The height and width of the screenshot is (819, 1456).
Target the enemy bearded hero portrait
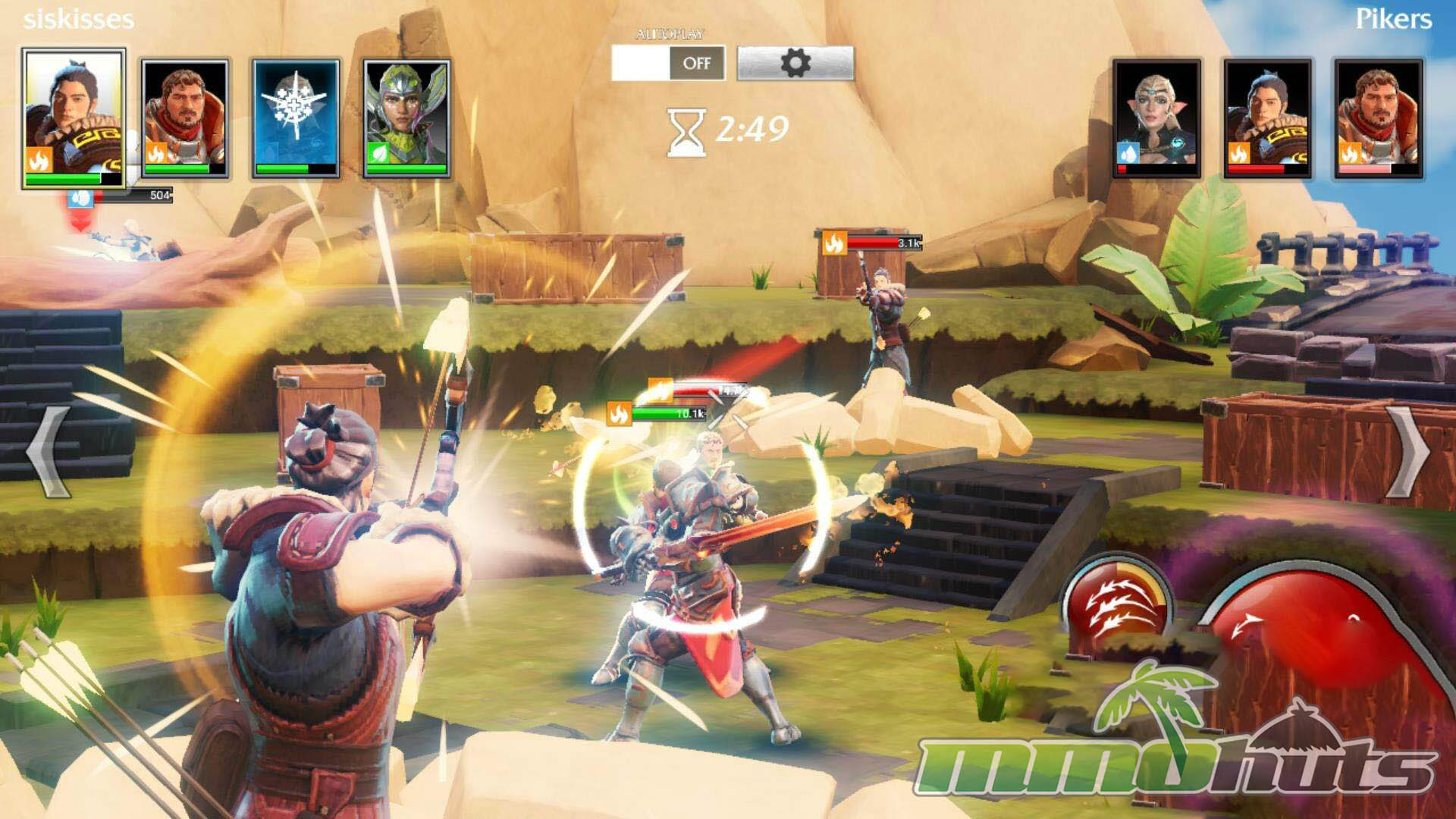tap(1378, 118)
